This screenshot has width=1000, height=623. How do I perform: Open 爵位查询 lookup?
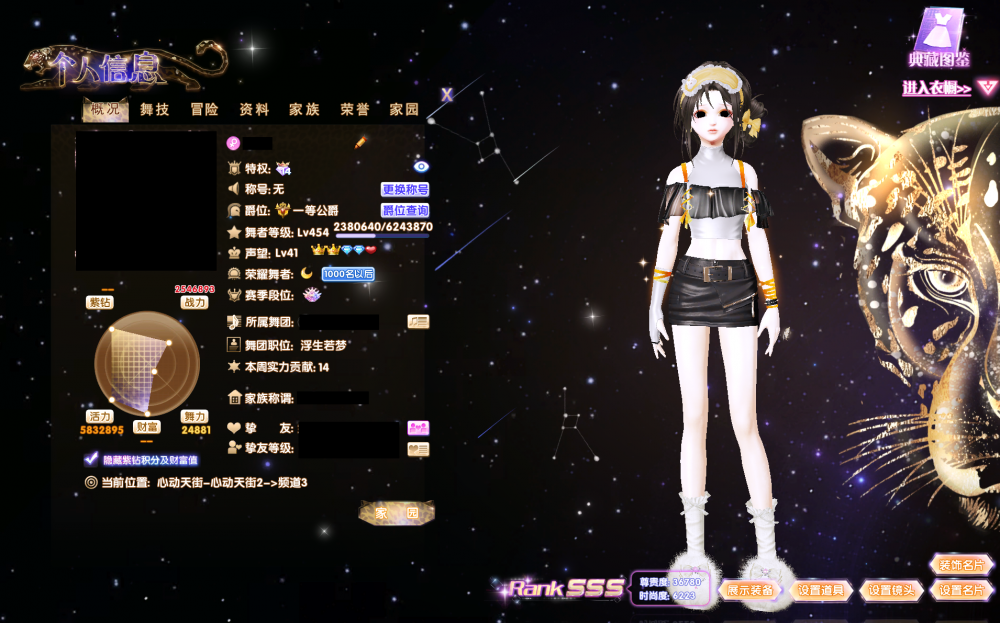405,210
